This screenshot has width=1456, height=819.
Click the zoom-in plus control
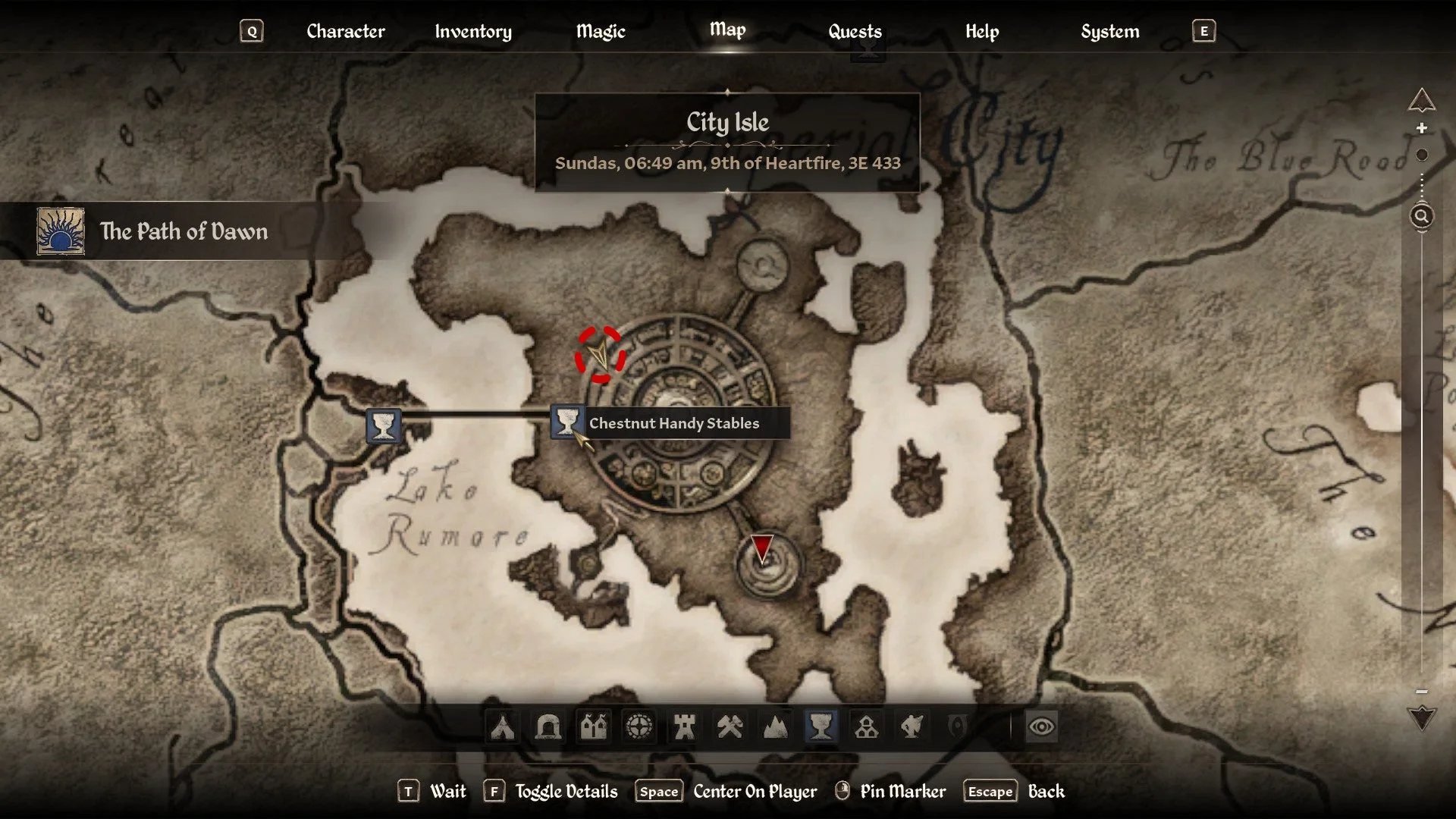1422,127
